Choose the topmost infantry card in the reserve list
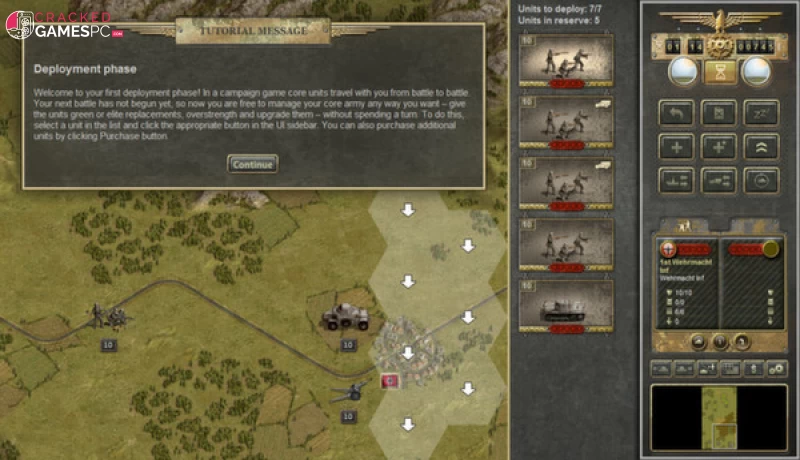 (x=566, y=60)
